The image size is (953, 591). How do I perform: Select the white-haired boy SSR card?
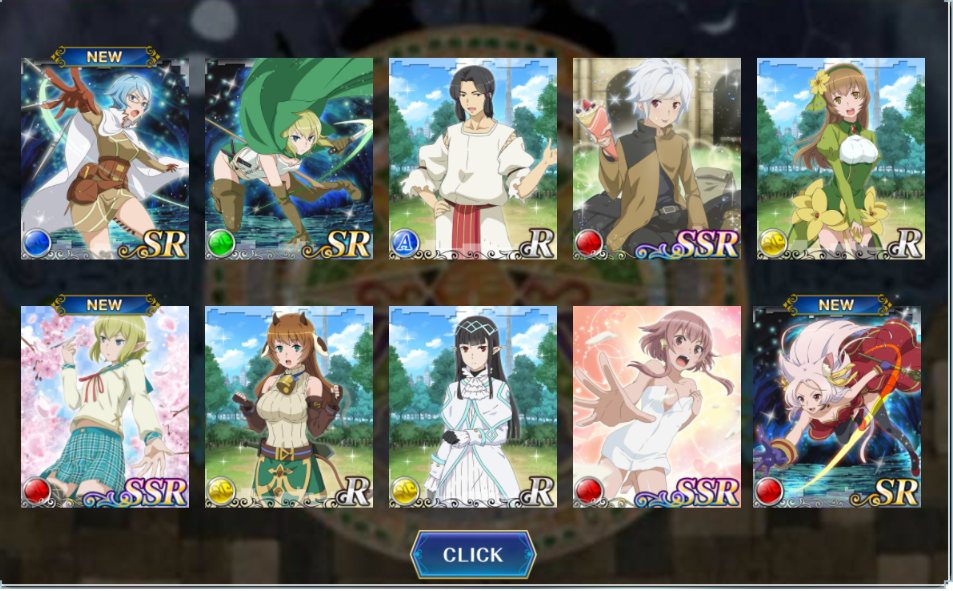click(x=657, y=159)
